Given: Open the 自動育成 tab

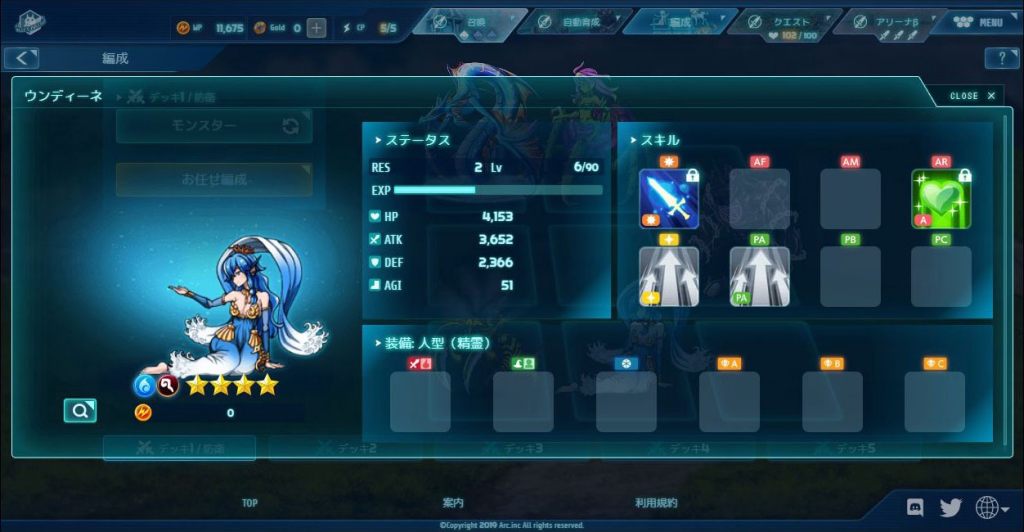Looking at the screenshot, I should [575, 22].
